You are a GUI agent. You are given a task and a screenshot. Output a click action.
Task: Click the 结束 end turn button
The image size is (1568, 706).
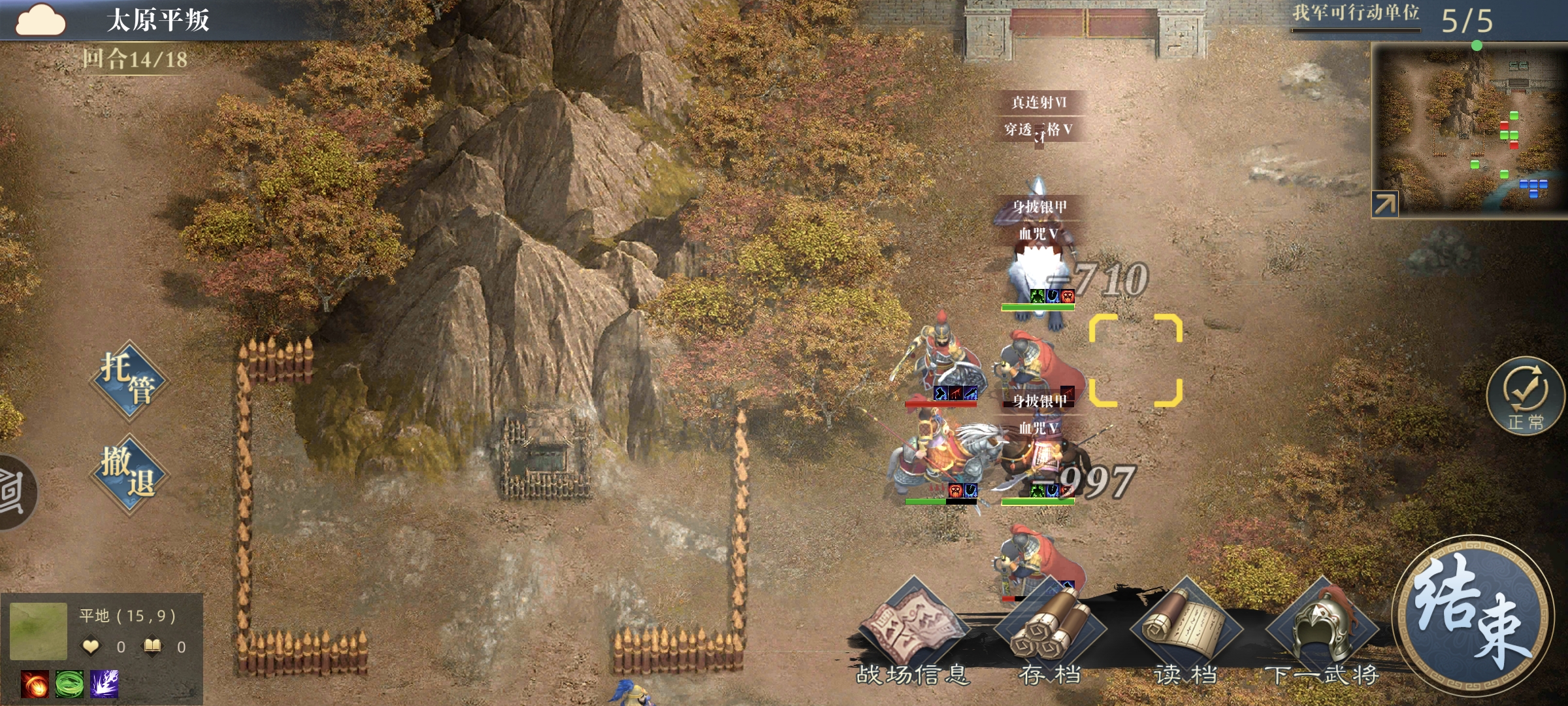(1473, 614)
